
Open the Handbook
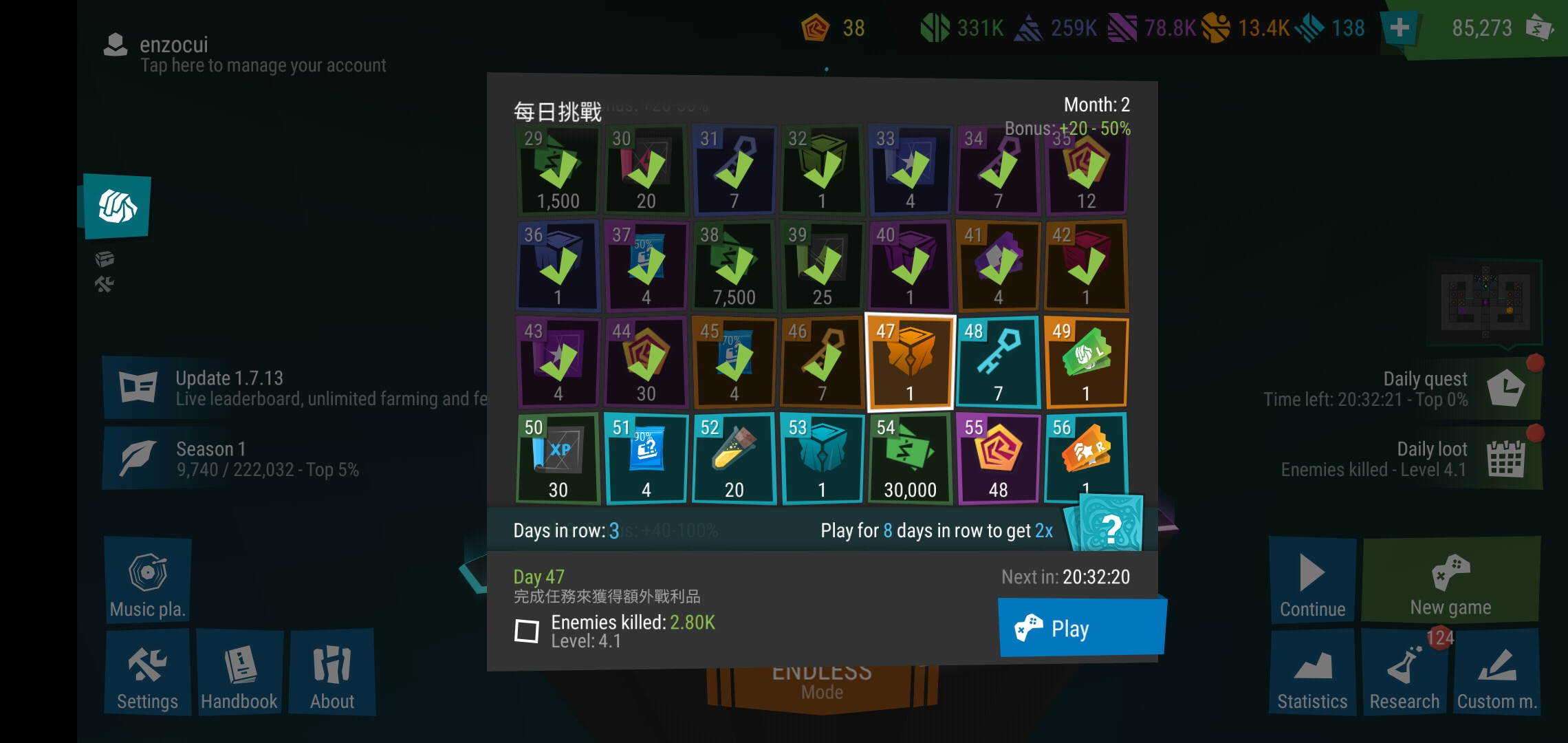tap(239, 674)
